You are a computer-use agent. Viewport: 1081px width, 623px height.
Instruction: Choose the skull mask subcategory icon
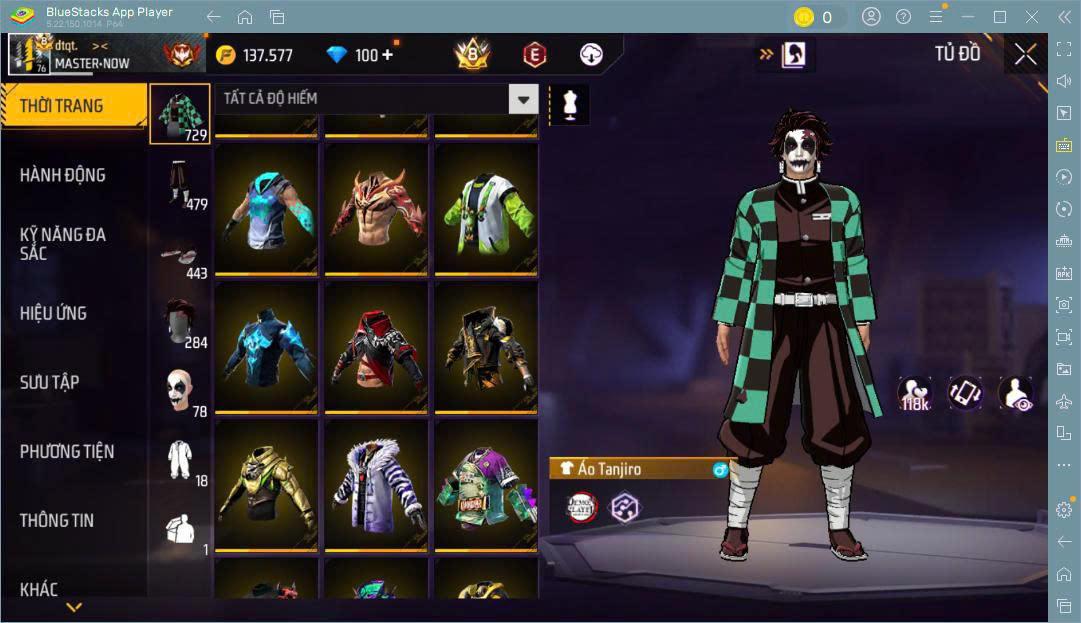(180, 392)
